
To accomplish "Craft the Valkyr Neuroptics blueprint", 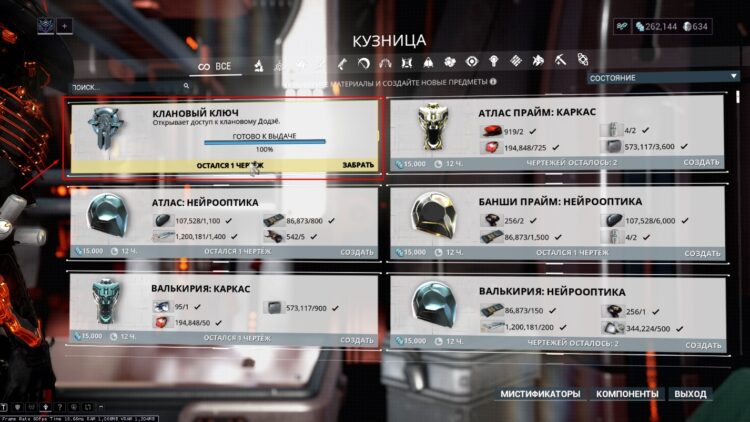I will point(702,343).
